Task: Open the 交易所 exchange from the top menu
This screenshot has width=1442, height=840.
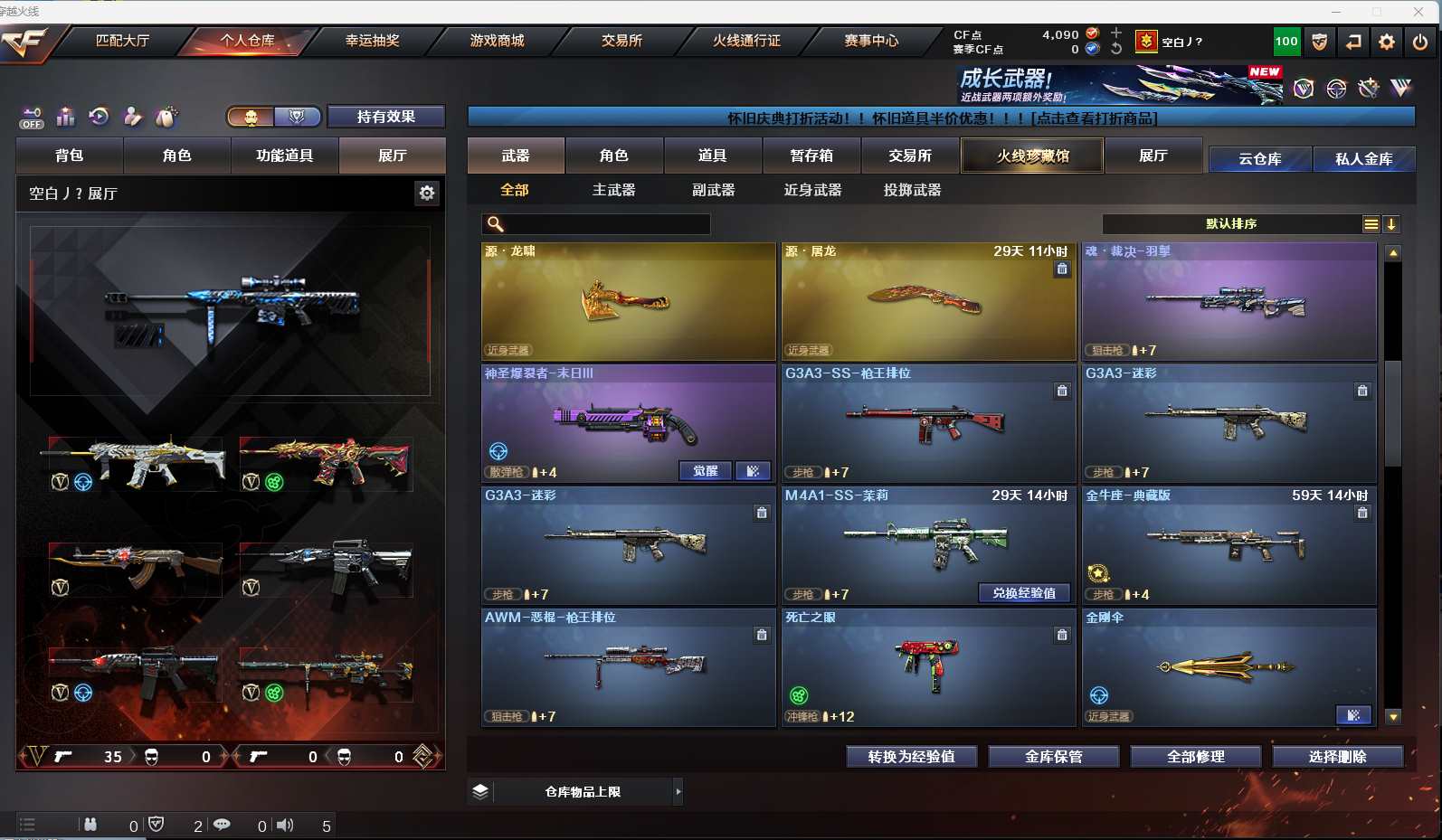Action: (621, 41)
